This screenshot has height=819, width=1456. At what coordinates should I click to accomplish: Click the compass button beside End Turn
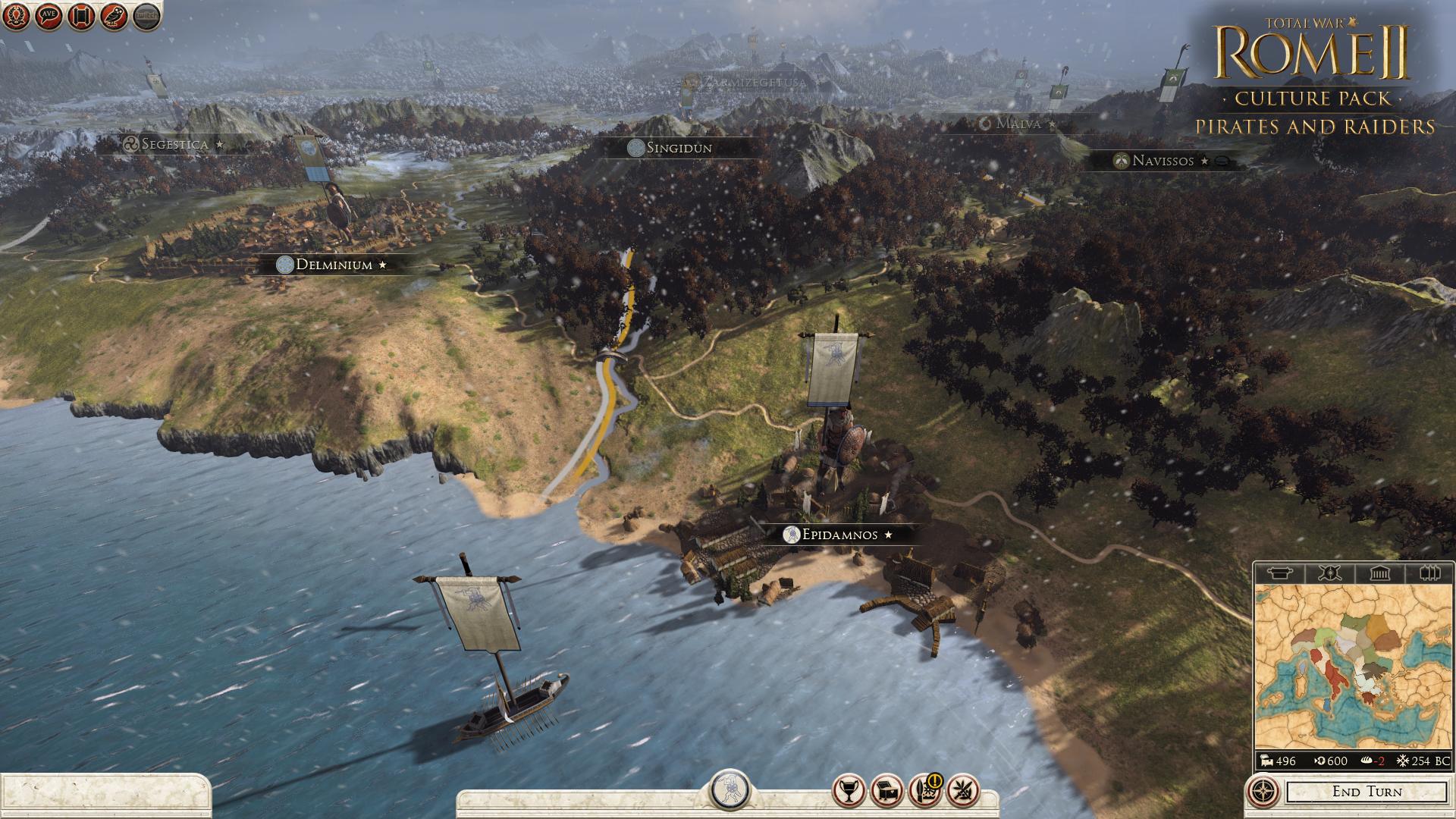[1261, 792]
